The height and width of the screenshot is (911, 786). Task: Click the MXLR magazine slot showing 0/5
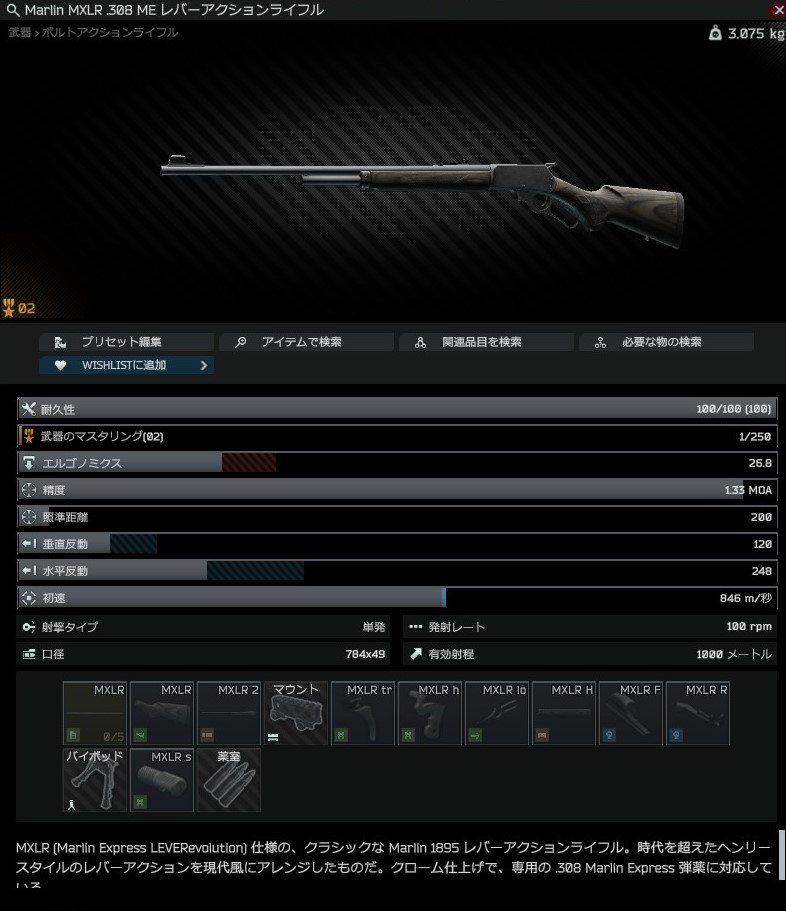click(95, 713)
